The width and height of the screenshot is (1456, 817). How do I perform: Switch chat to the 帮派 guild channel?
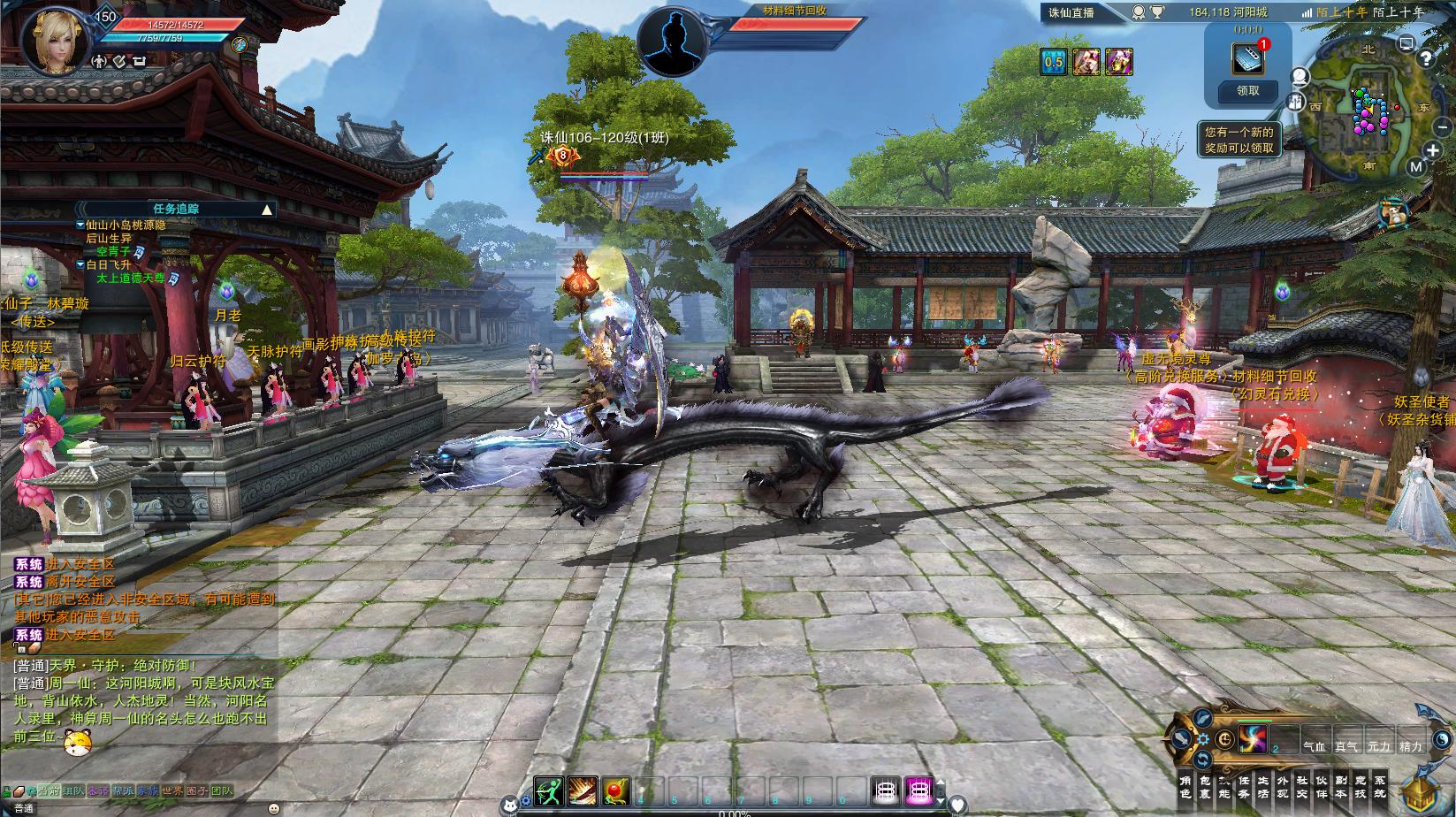tap(123, 791)
